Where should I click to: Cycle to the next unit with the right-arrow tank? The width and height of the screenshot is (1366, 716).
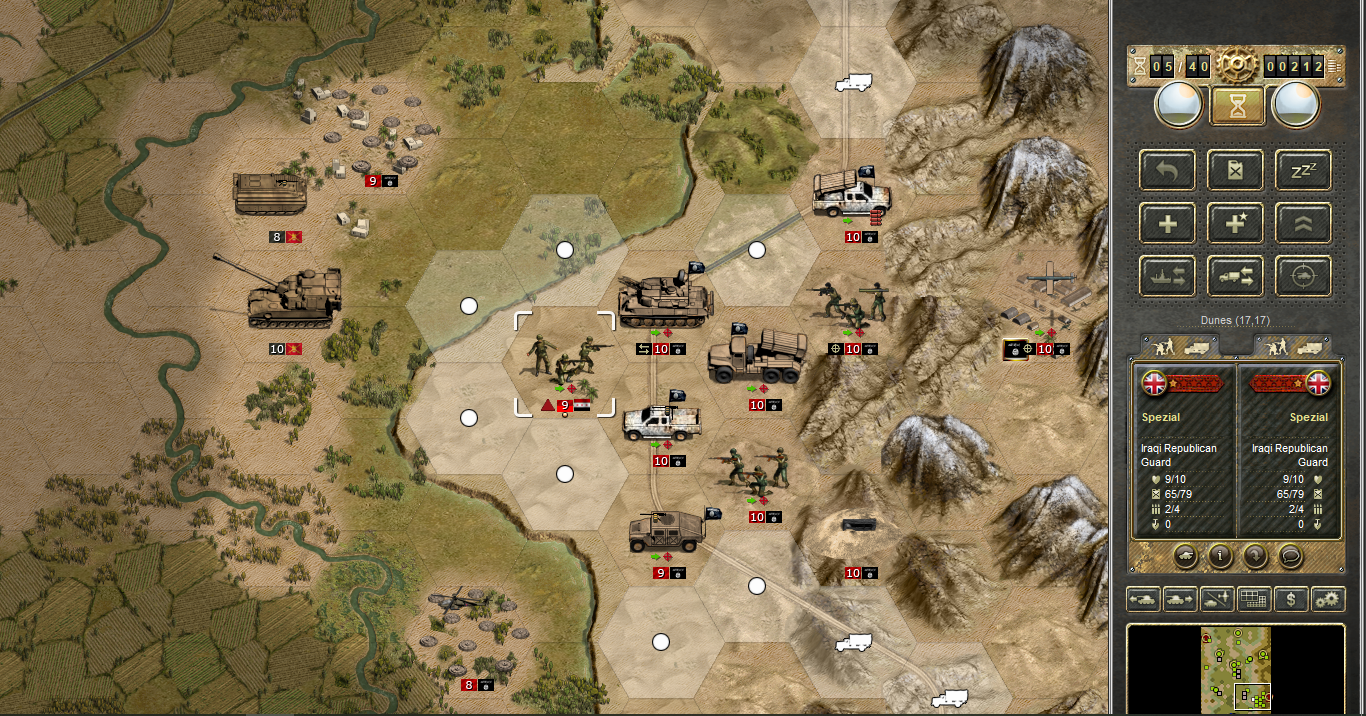[x=1180, y=599]
